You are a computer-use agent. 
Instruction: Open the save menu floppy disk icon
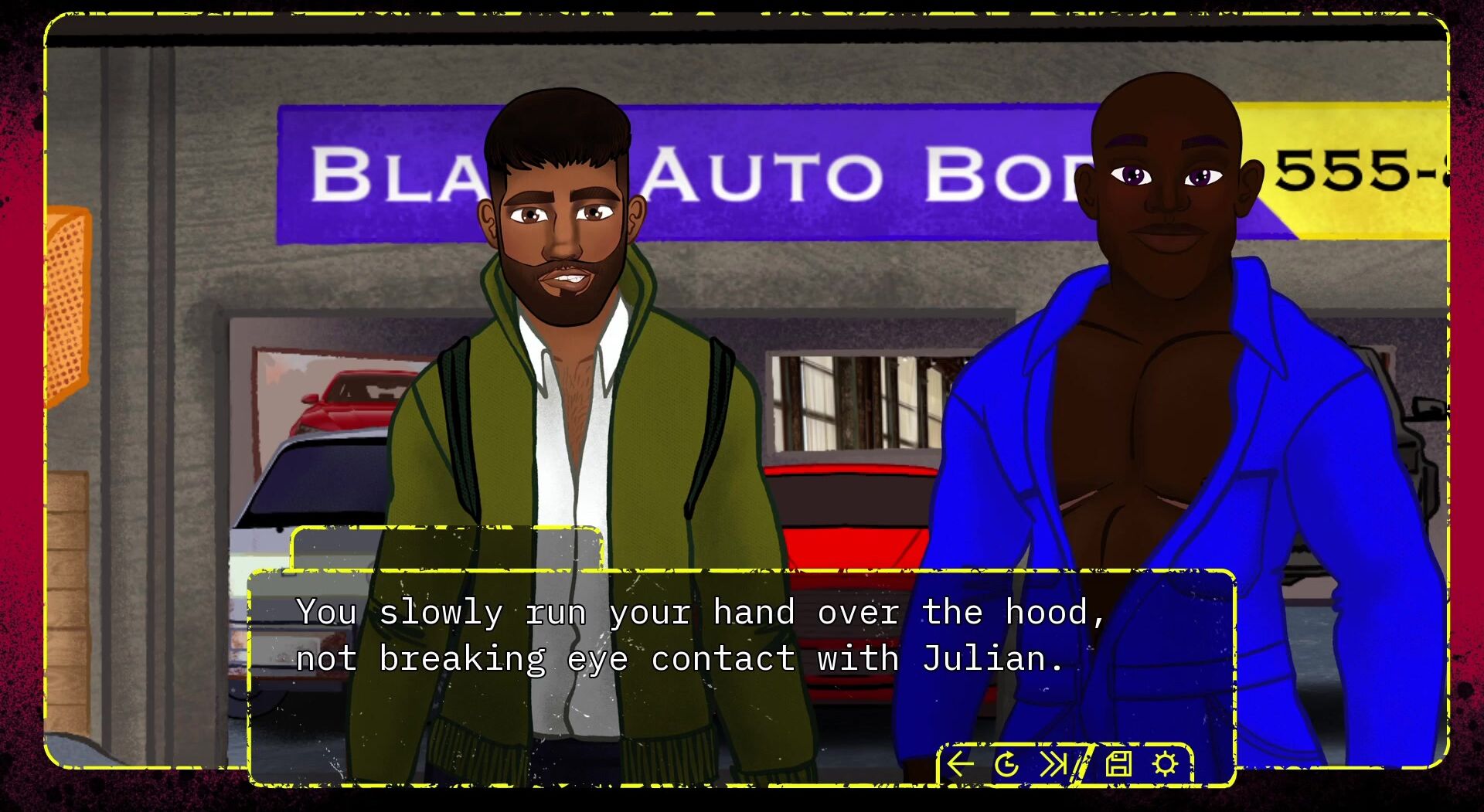tap(1118, 764)
